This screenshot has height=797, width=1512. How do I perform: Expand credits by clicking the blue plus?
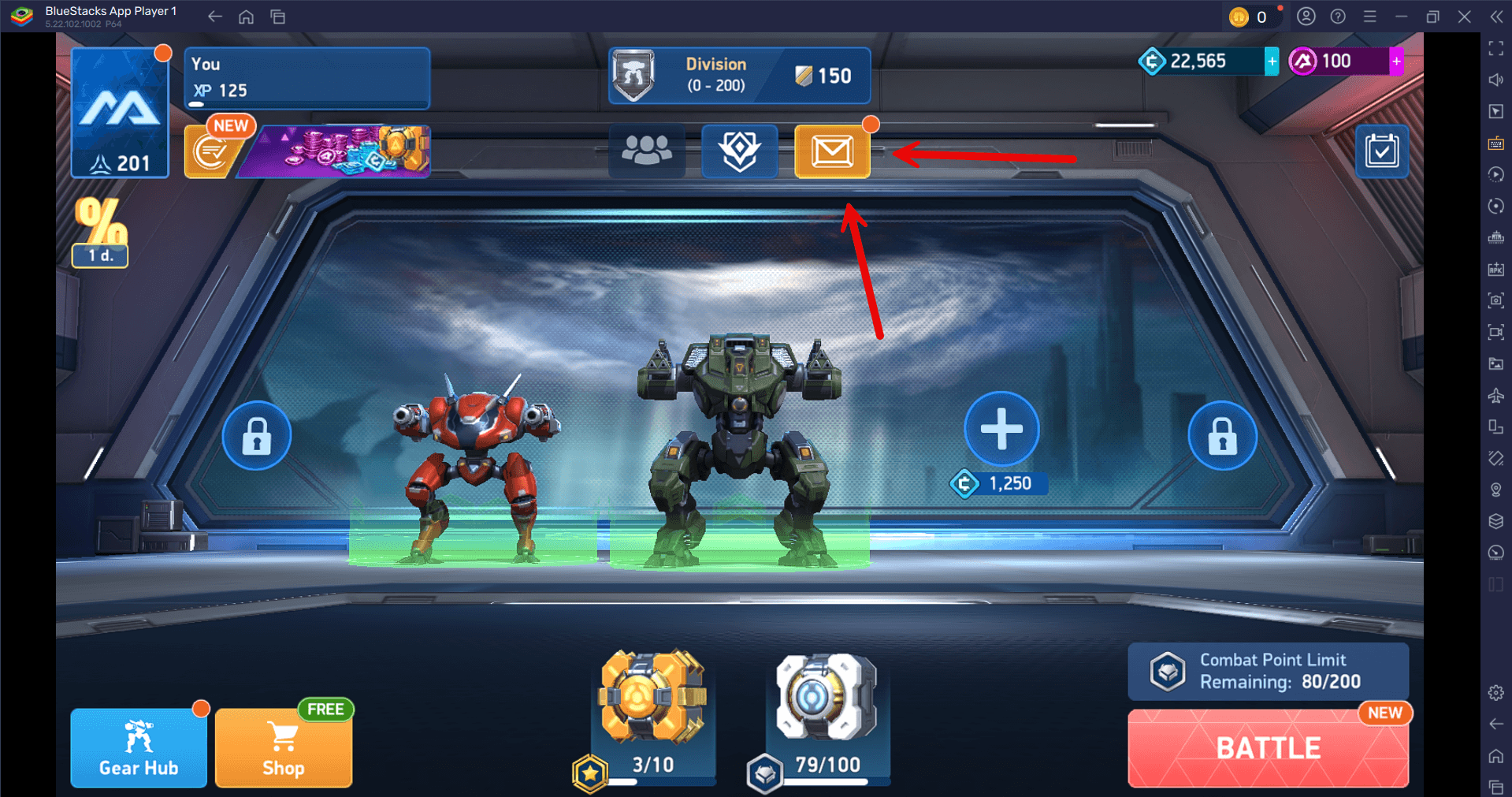1270,61
